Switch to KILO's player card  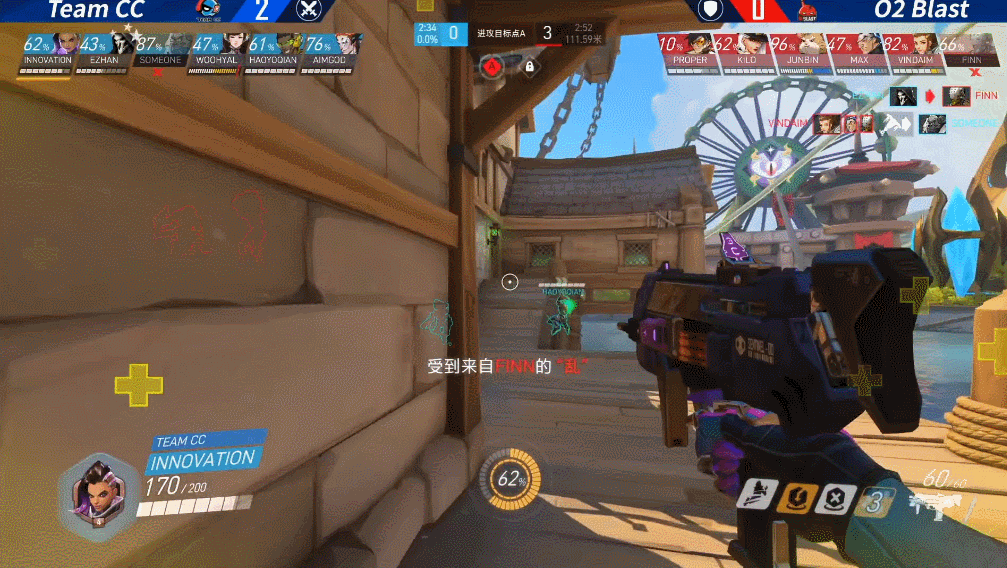pos(745,49)
